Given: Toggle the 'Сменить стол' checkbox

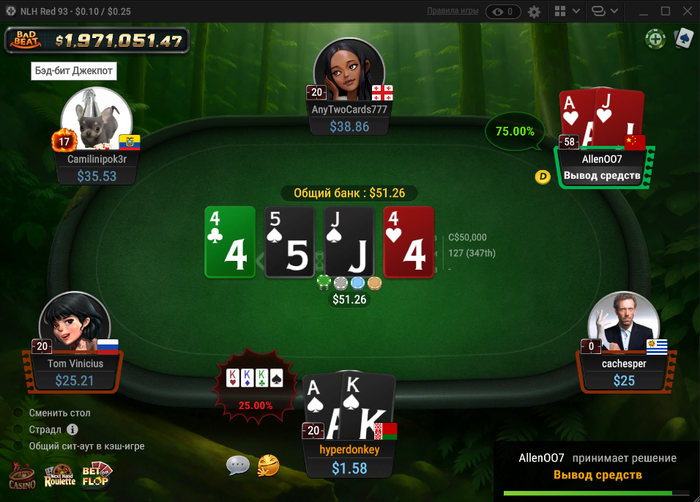Looking at the screenshot, I should coord(17,412).
